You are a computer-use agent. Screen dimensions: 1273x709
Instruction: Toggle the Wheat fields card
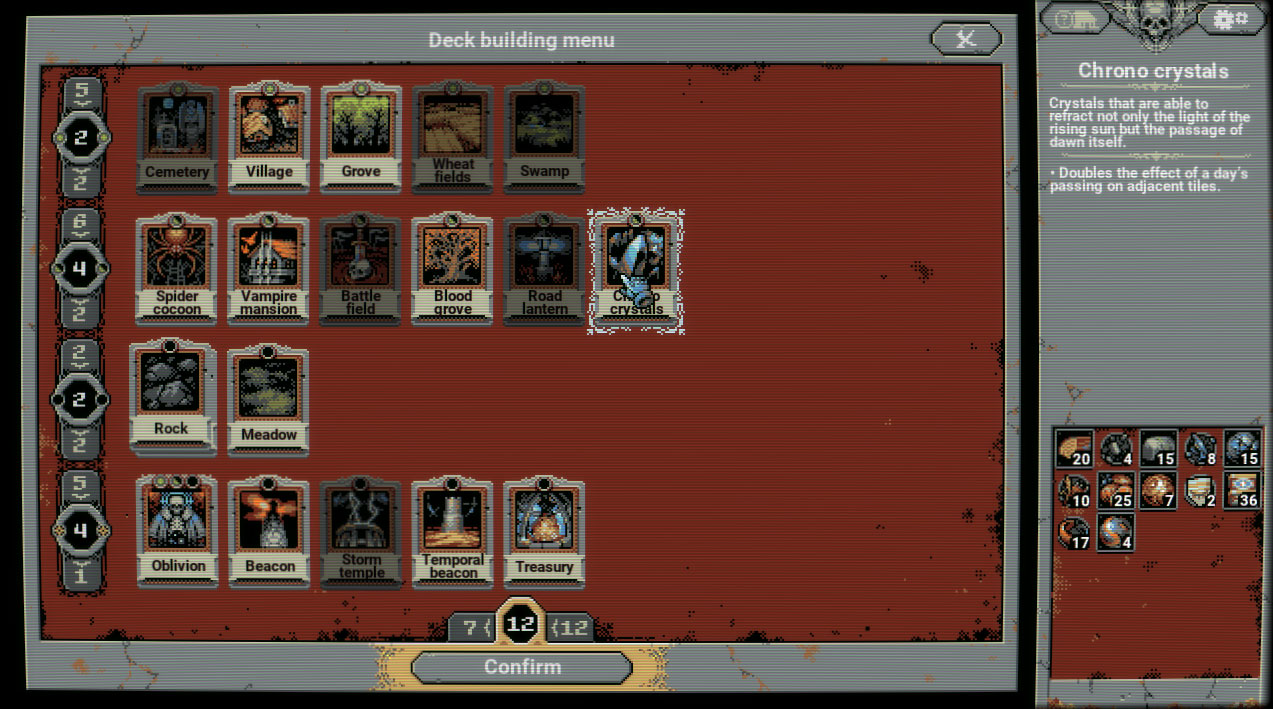click(453, 137)
